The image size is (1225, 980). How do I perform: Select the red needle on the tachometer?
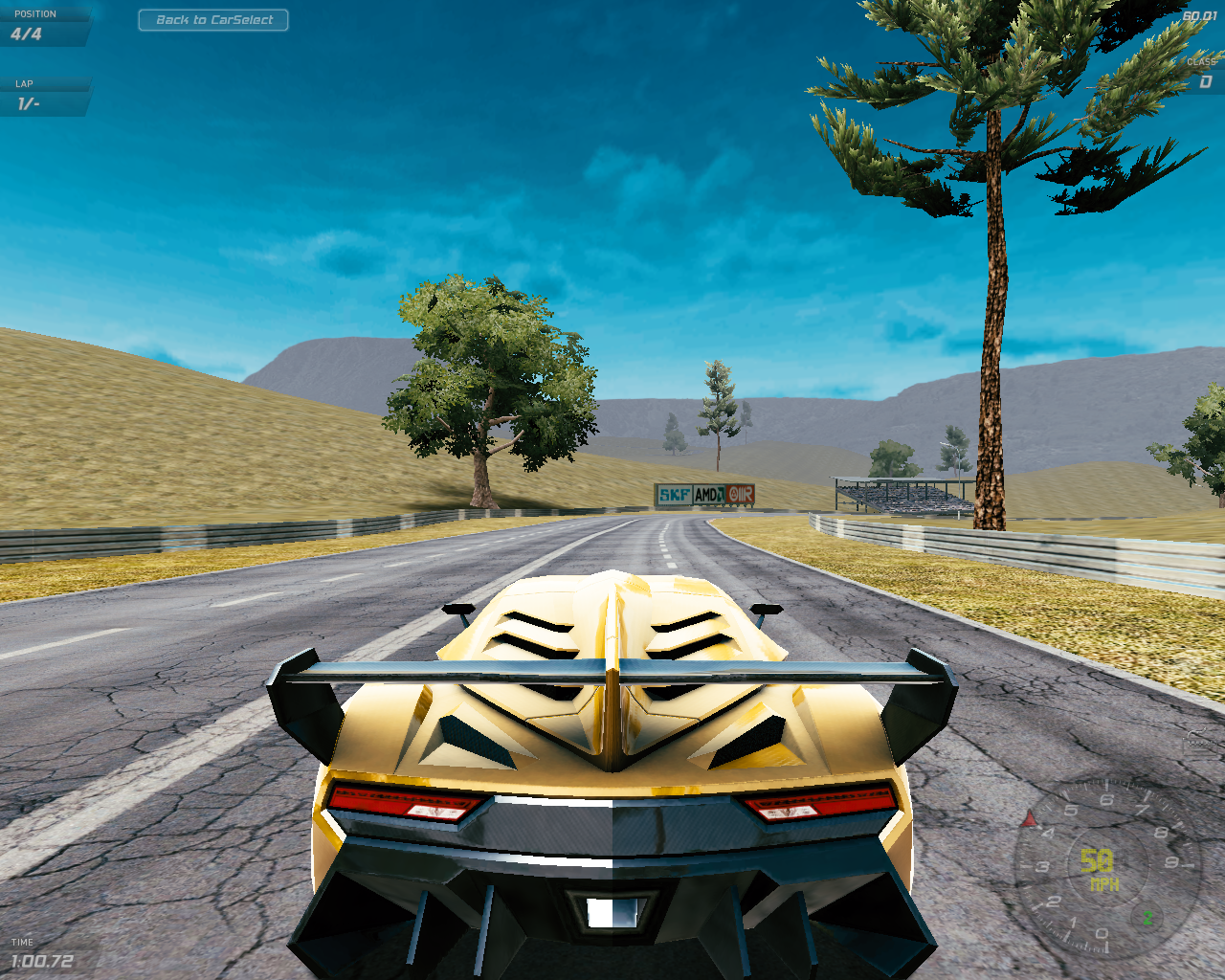1029,819
